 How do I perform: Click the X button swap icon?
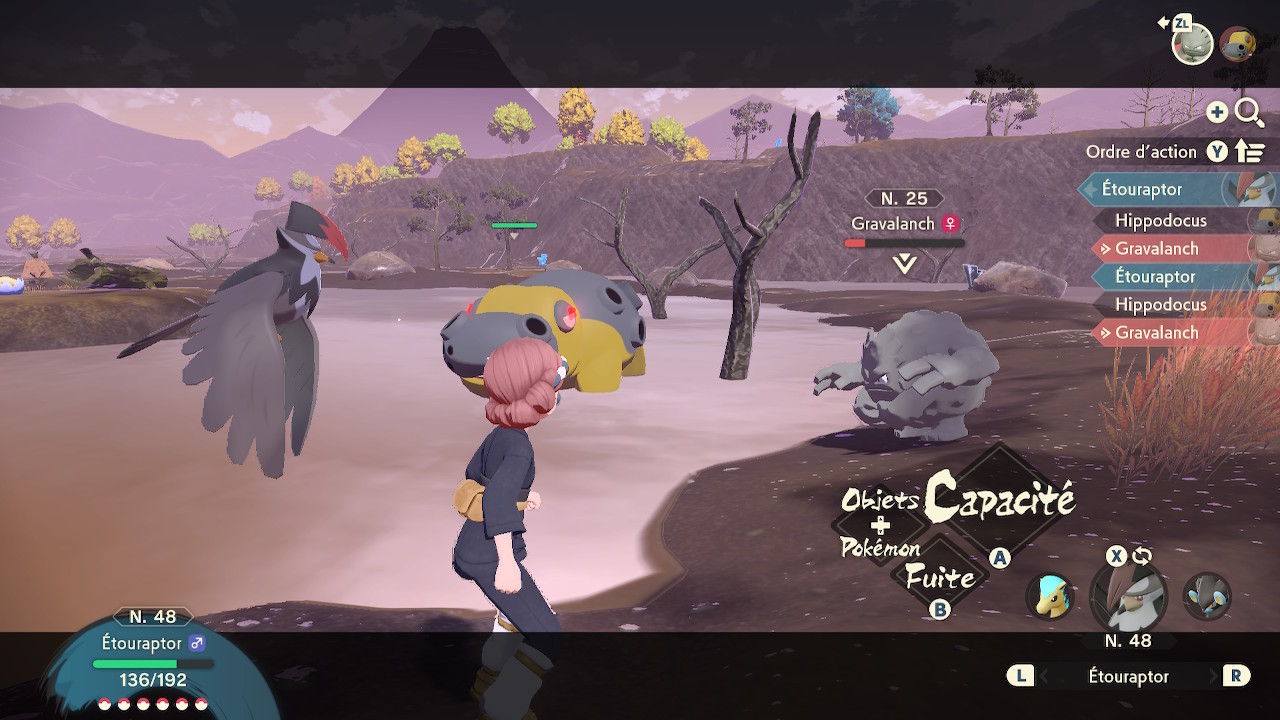(x=1115, y=556)
